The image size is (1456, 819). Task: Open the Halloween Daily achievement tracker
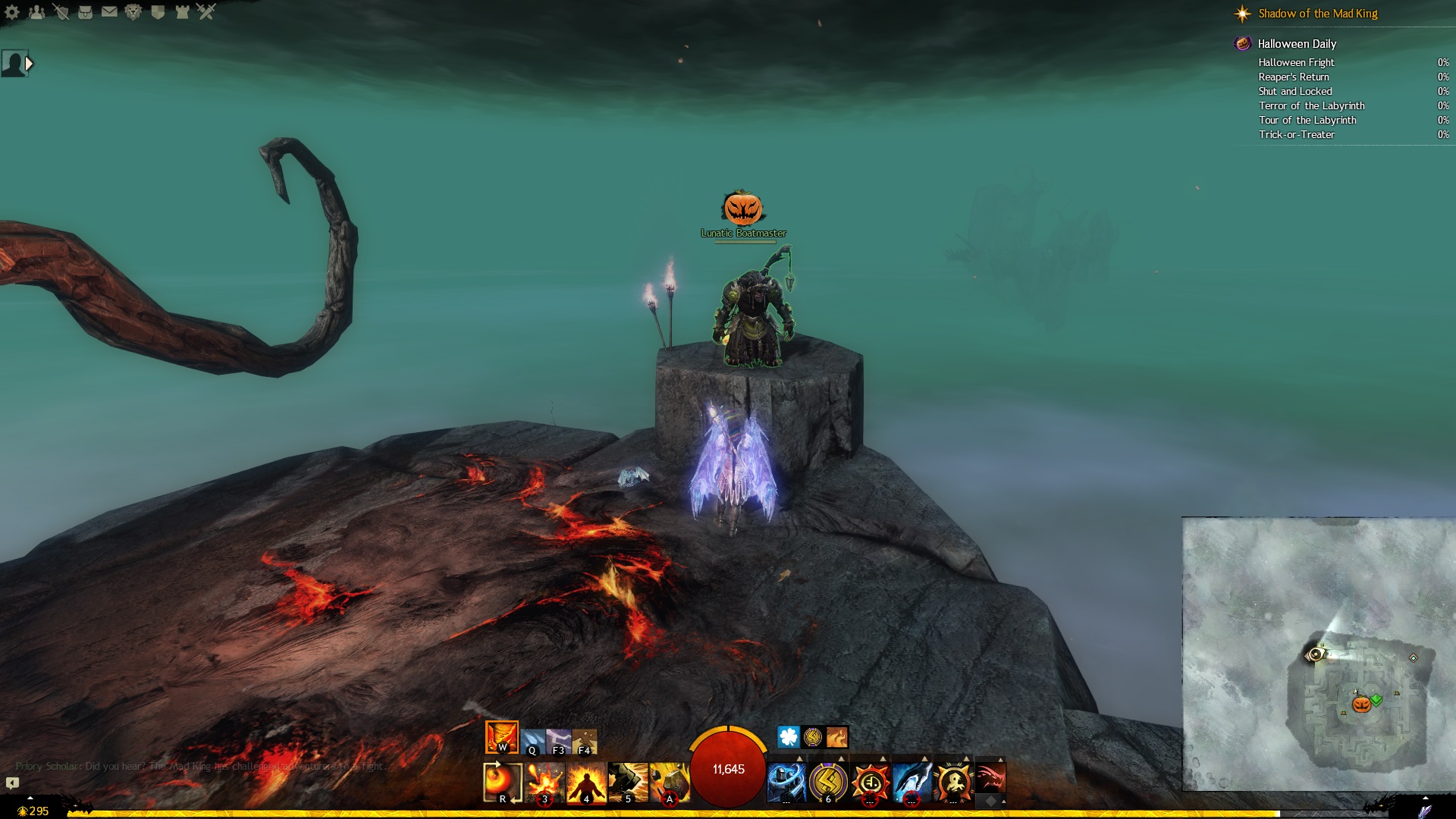tap(1296, 44)
